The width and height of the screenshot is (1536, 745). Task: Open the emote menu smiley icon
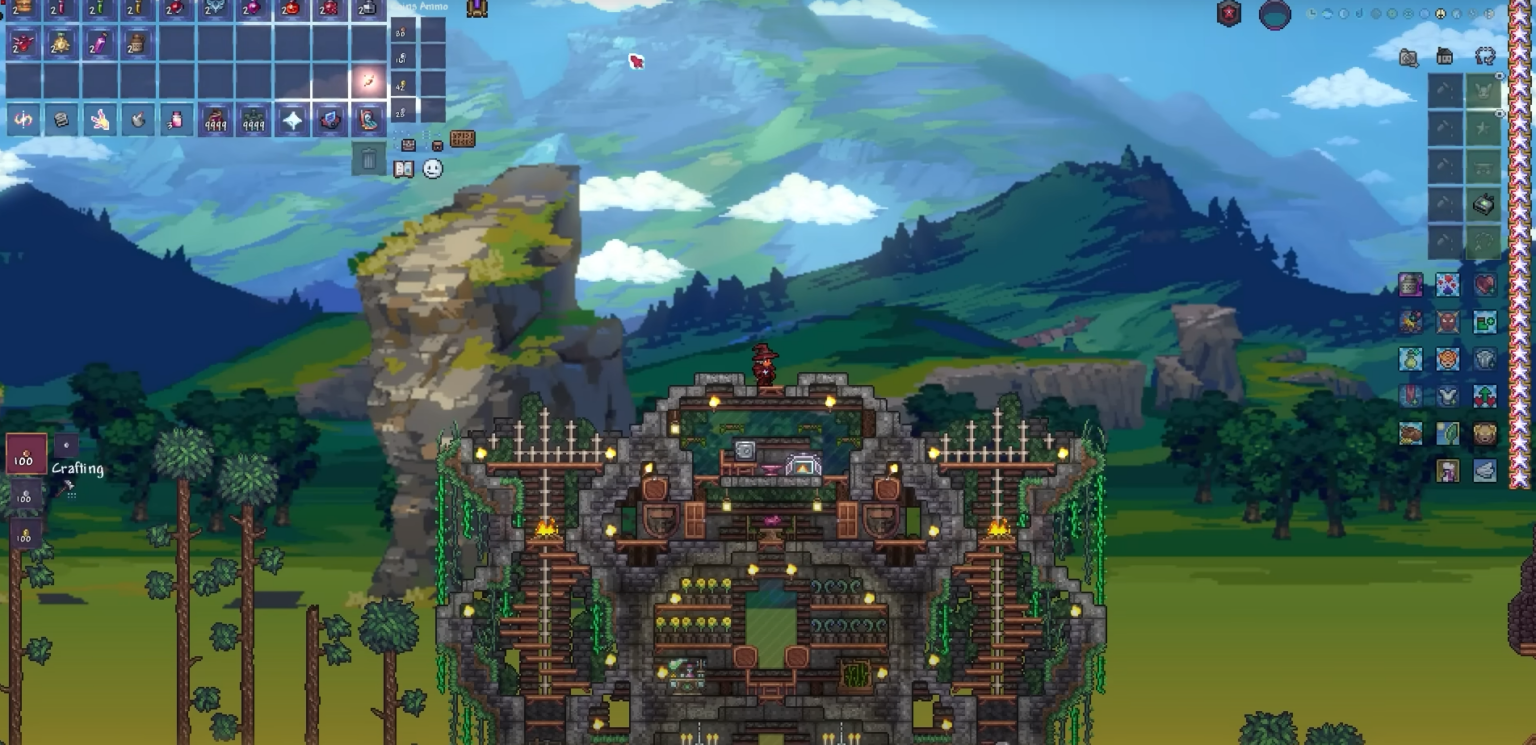coord(433,169)
